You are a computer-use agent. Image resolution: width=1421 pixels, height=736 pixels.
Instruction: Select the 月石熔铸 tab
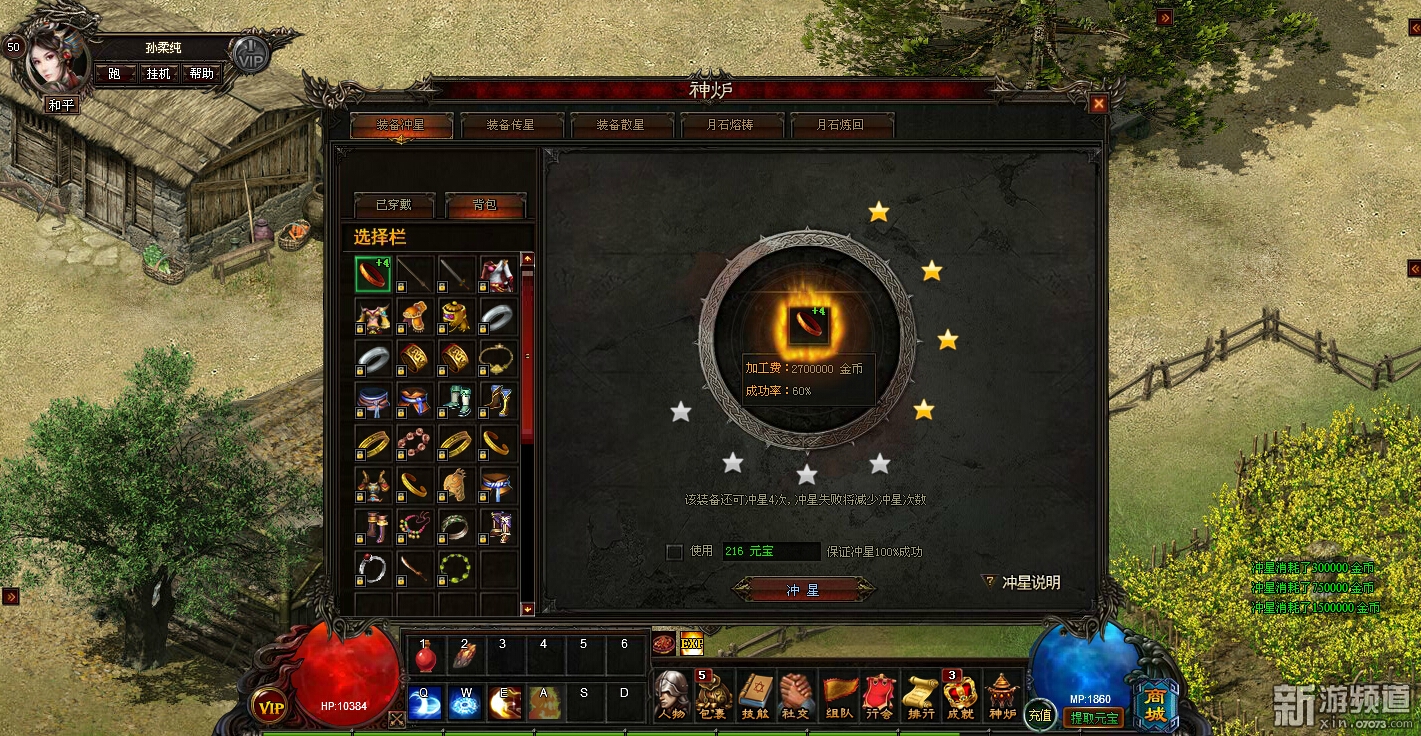(730, 126)
